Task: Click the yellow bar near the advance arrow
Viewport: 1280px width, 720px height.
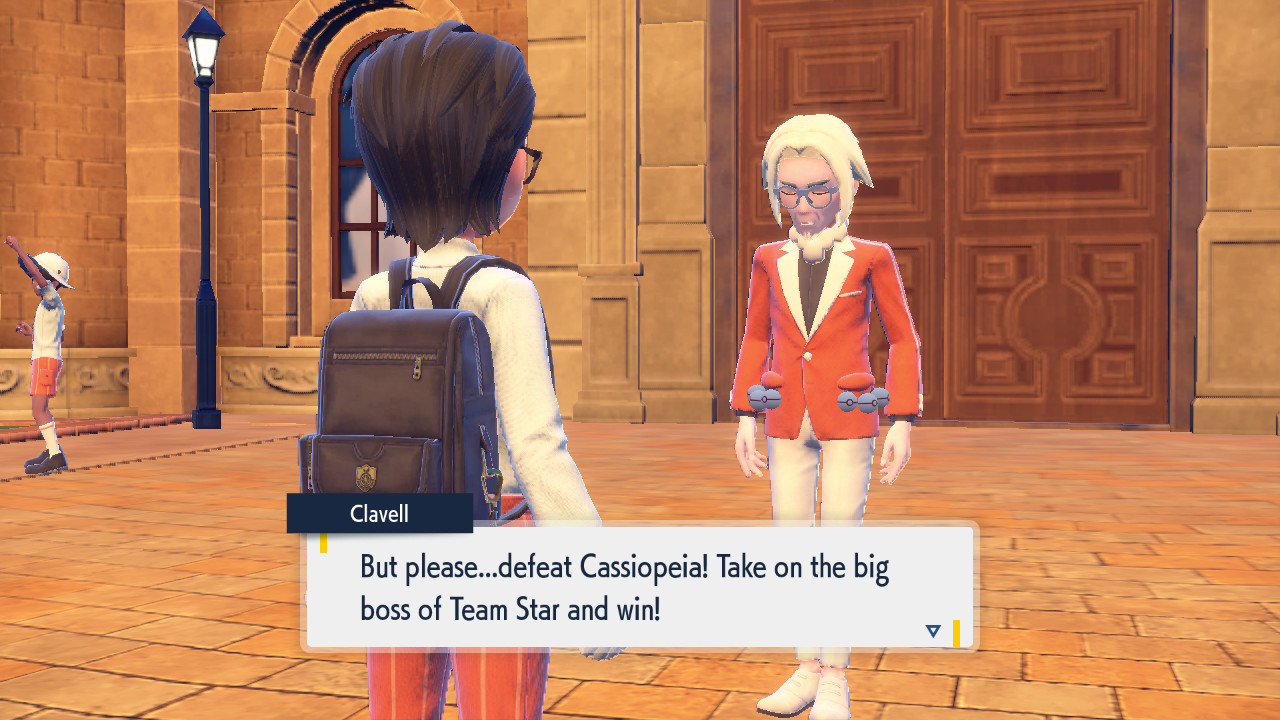Action: 955,630
